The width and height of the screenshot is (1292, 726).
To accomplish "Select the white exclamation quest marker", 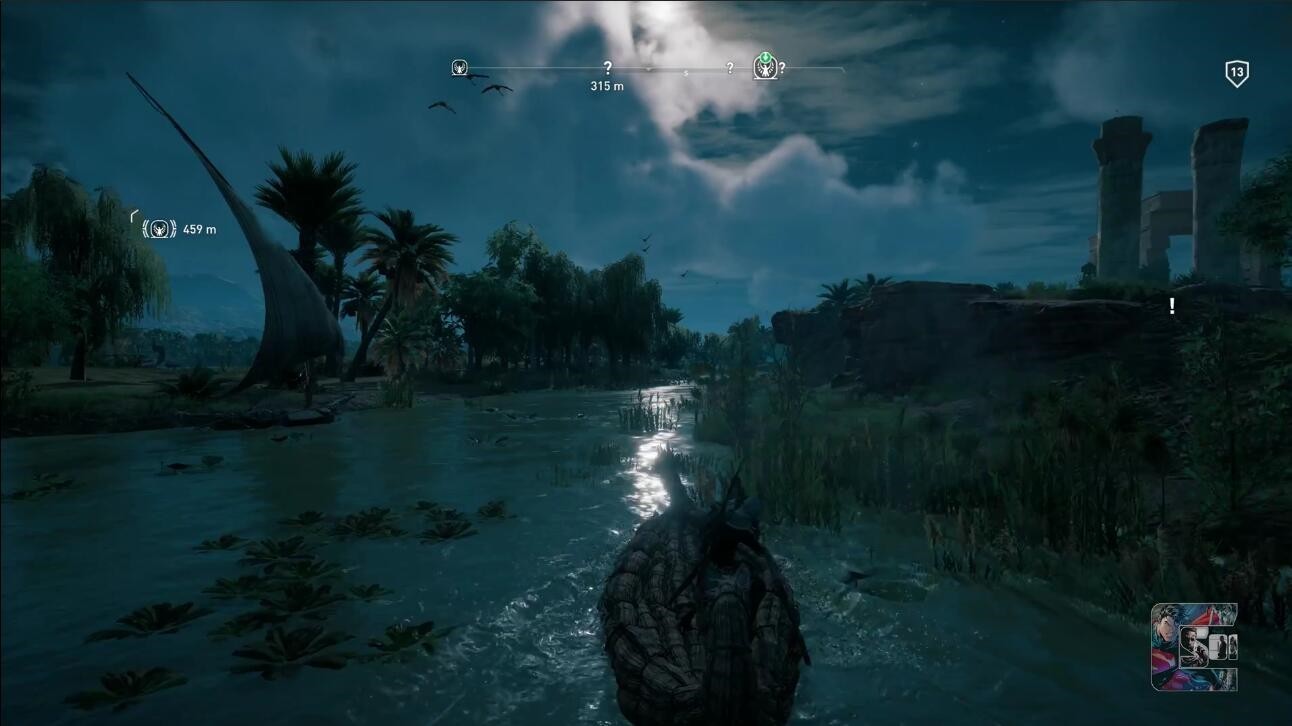I will [1172, 306].
